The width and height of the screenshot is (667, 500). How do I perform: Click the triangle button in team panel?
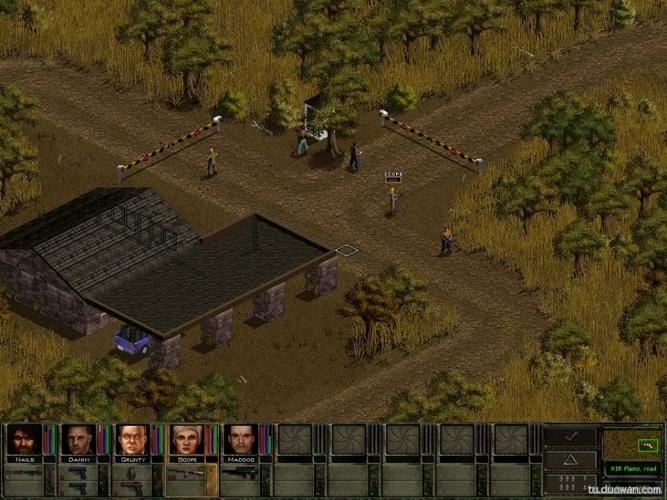point(571,460)
